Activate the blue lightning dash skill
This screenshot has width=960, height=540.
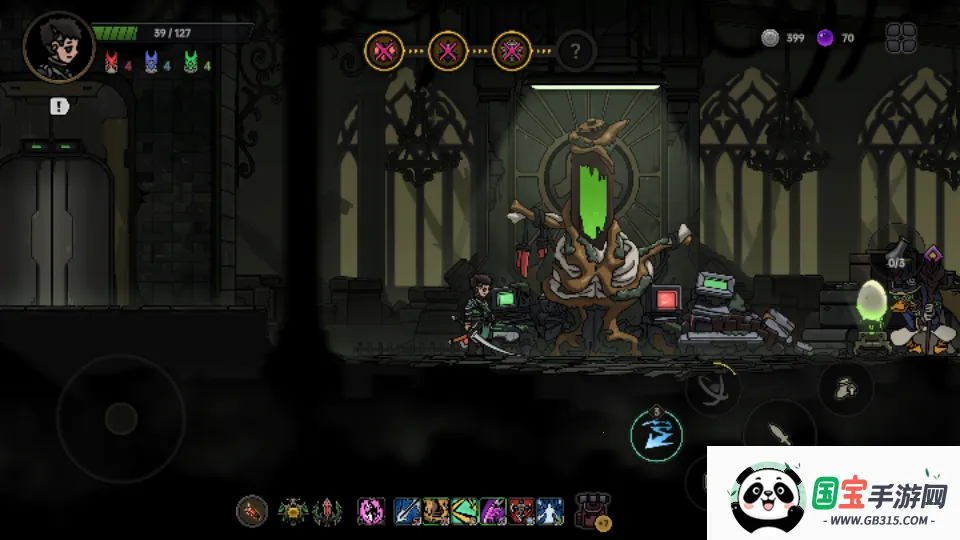(657, 434)
